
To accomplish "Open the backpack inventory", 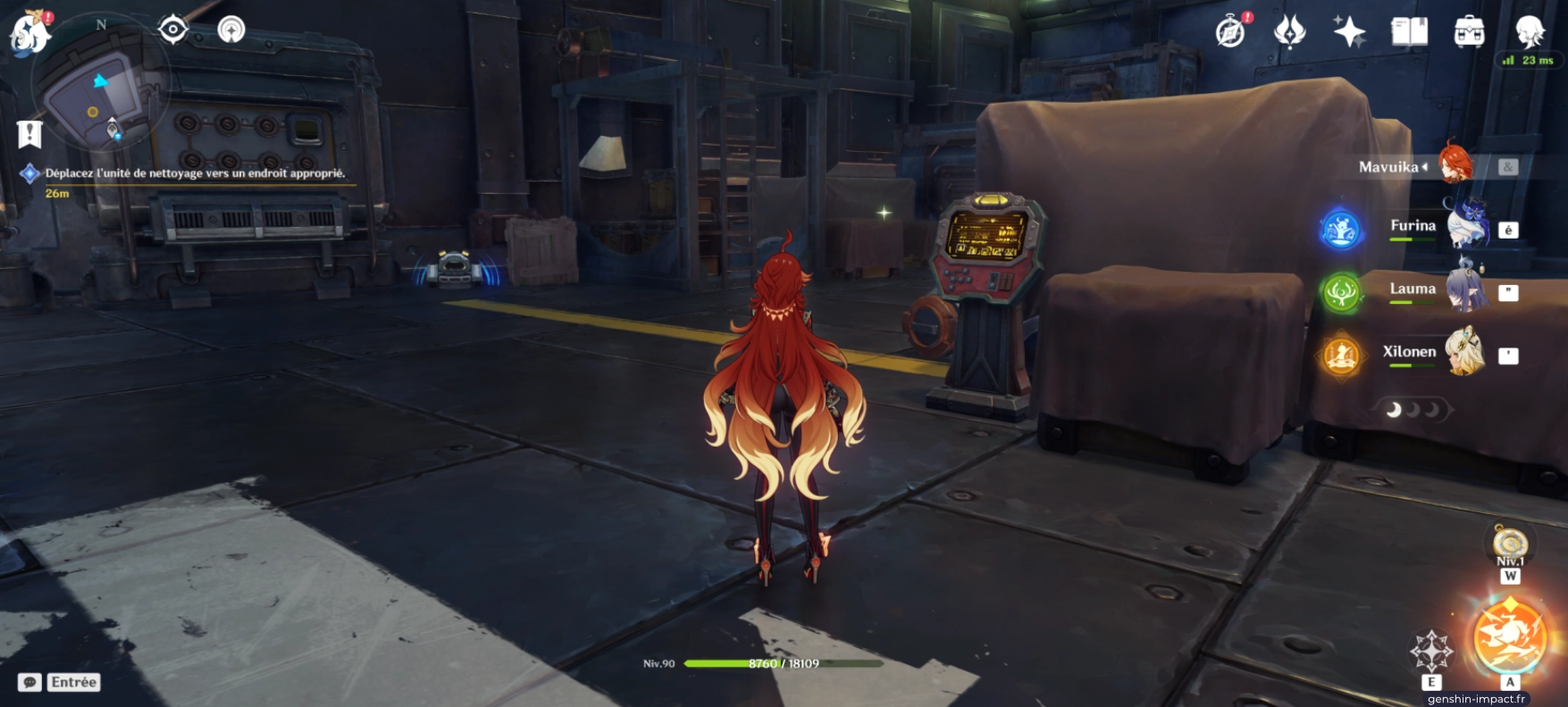I will click(x=1469, y=32).
